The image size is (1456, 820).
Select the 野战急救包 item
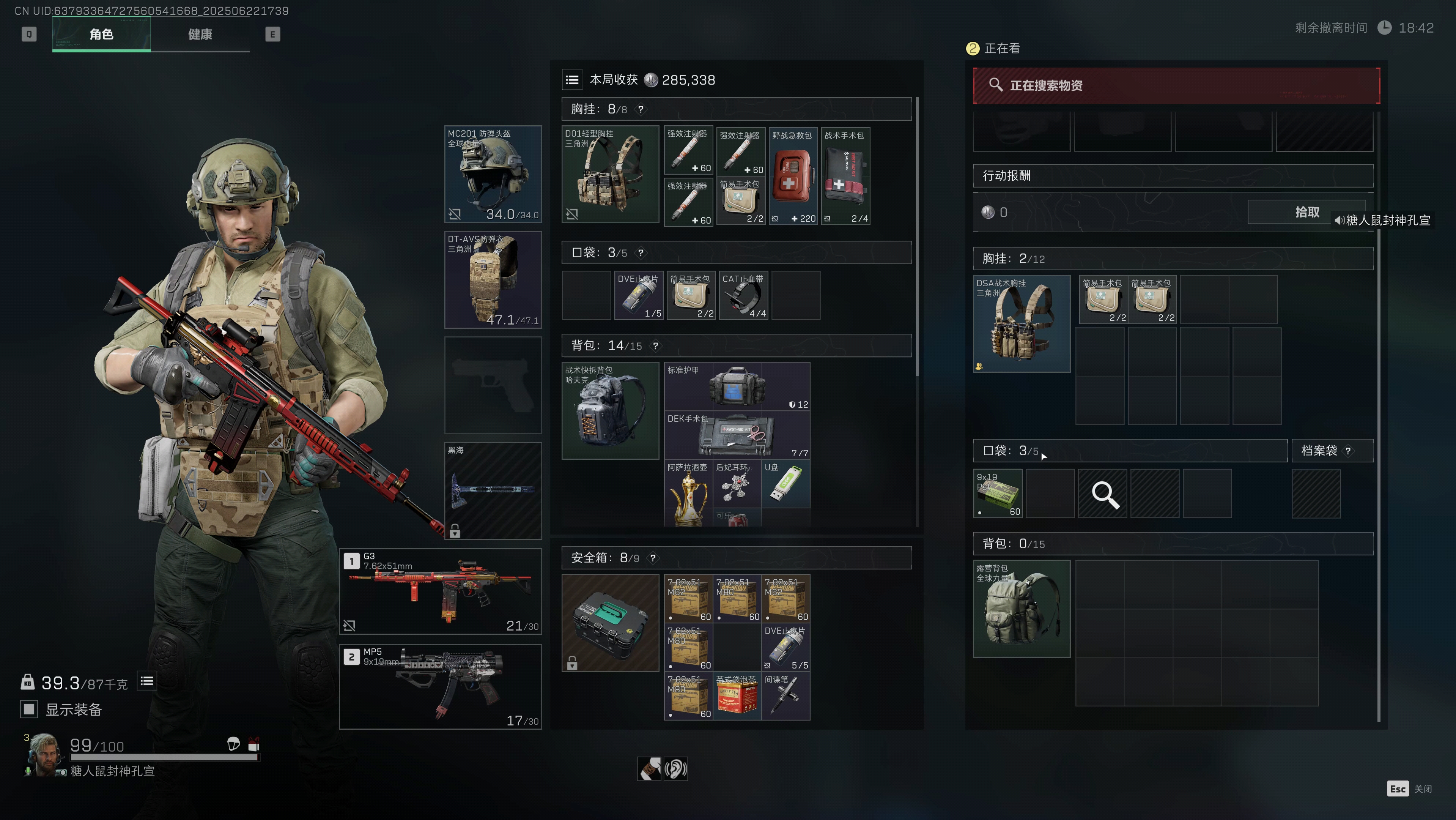pos(793,177)
